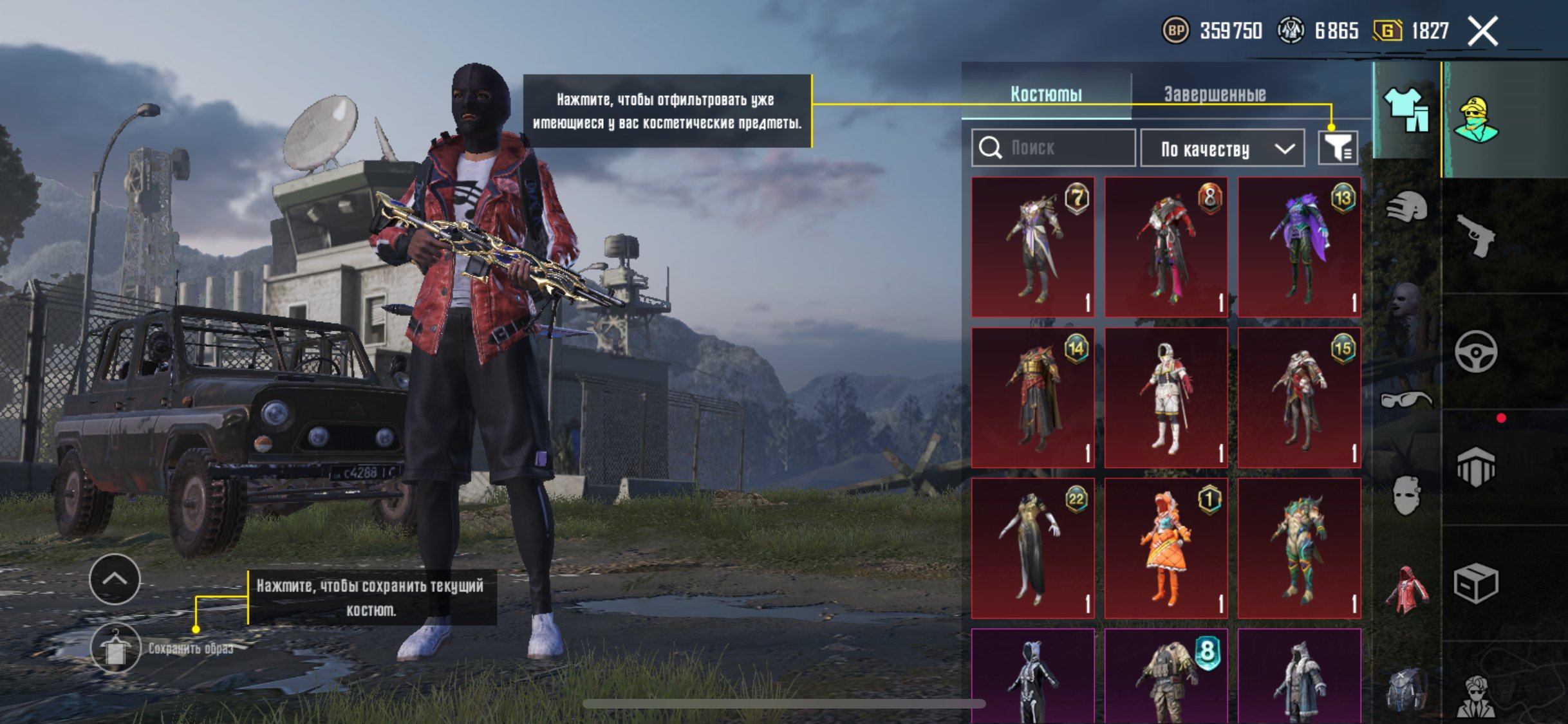This screenshot has height=724, width=1568.
Task: Click Сохранить образ hanger button
Action: click(115, 648)
